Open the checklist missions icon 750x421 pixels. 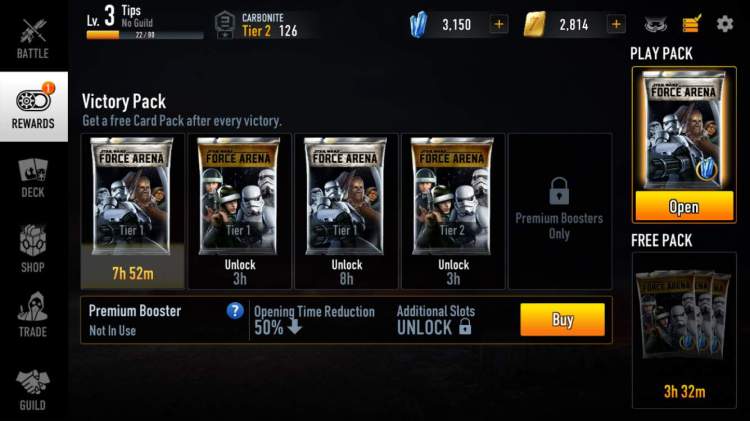692,24
